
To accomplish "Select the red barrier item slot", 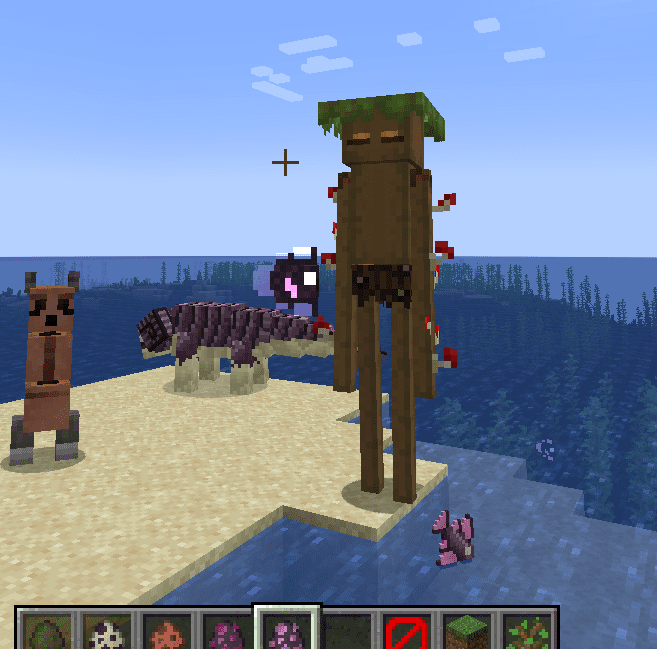I will click(x=407, y=632).
